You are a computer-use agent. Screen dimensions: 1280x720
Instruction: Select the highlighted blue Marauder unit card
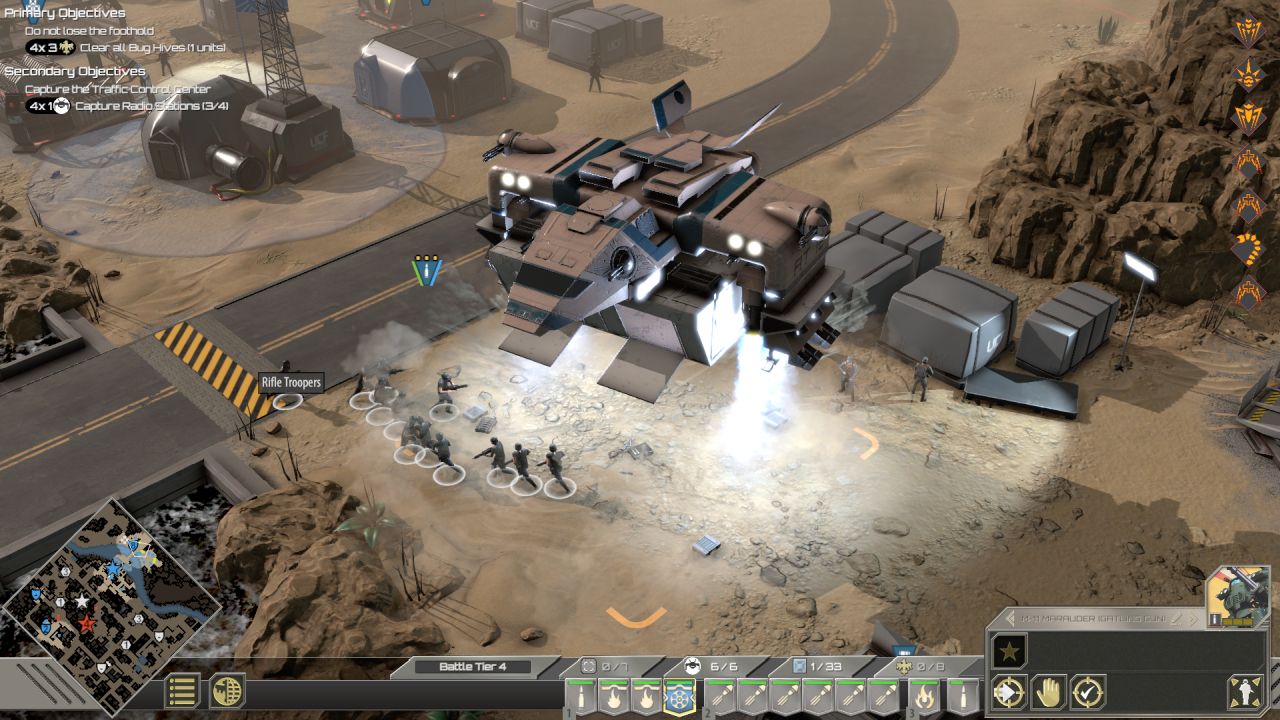tap(680, 696)
